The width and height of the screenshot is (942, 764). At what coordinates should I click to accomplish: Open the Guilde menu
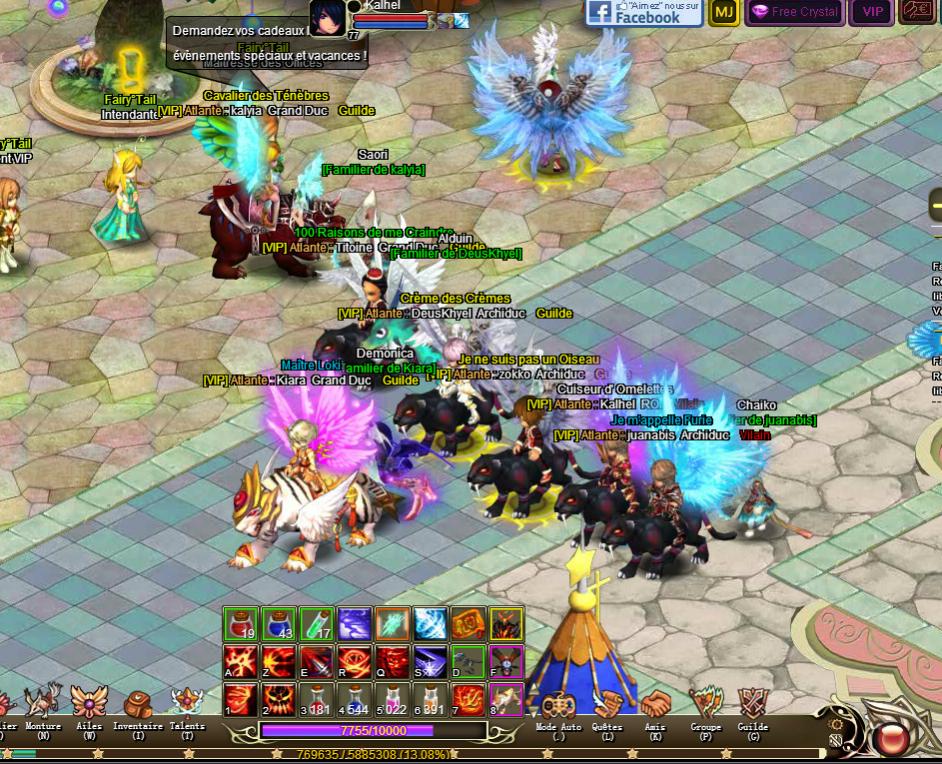pos(752,704)
